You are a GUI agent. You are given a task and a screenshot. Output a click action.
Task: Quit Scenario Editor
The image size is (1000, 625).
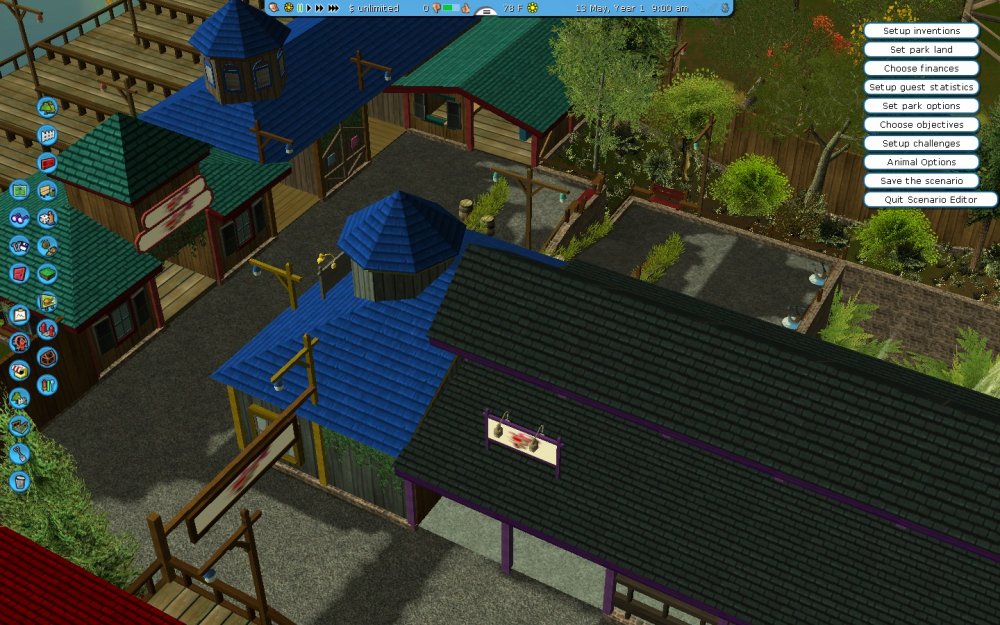(930, 200)
